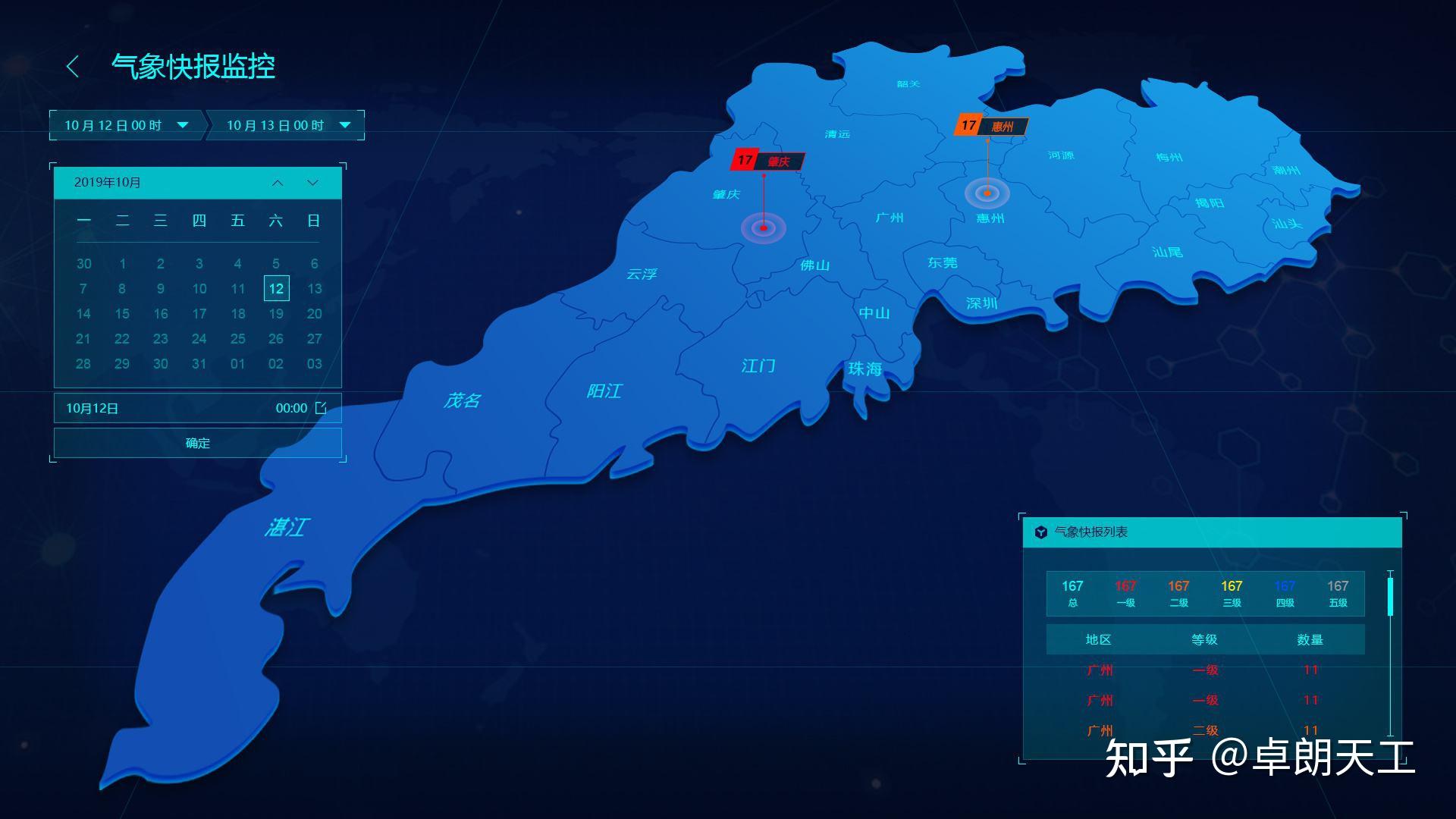
Task: Click the red 肇庆 alert marker labeled 17
Action: pos(767,160)
